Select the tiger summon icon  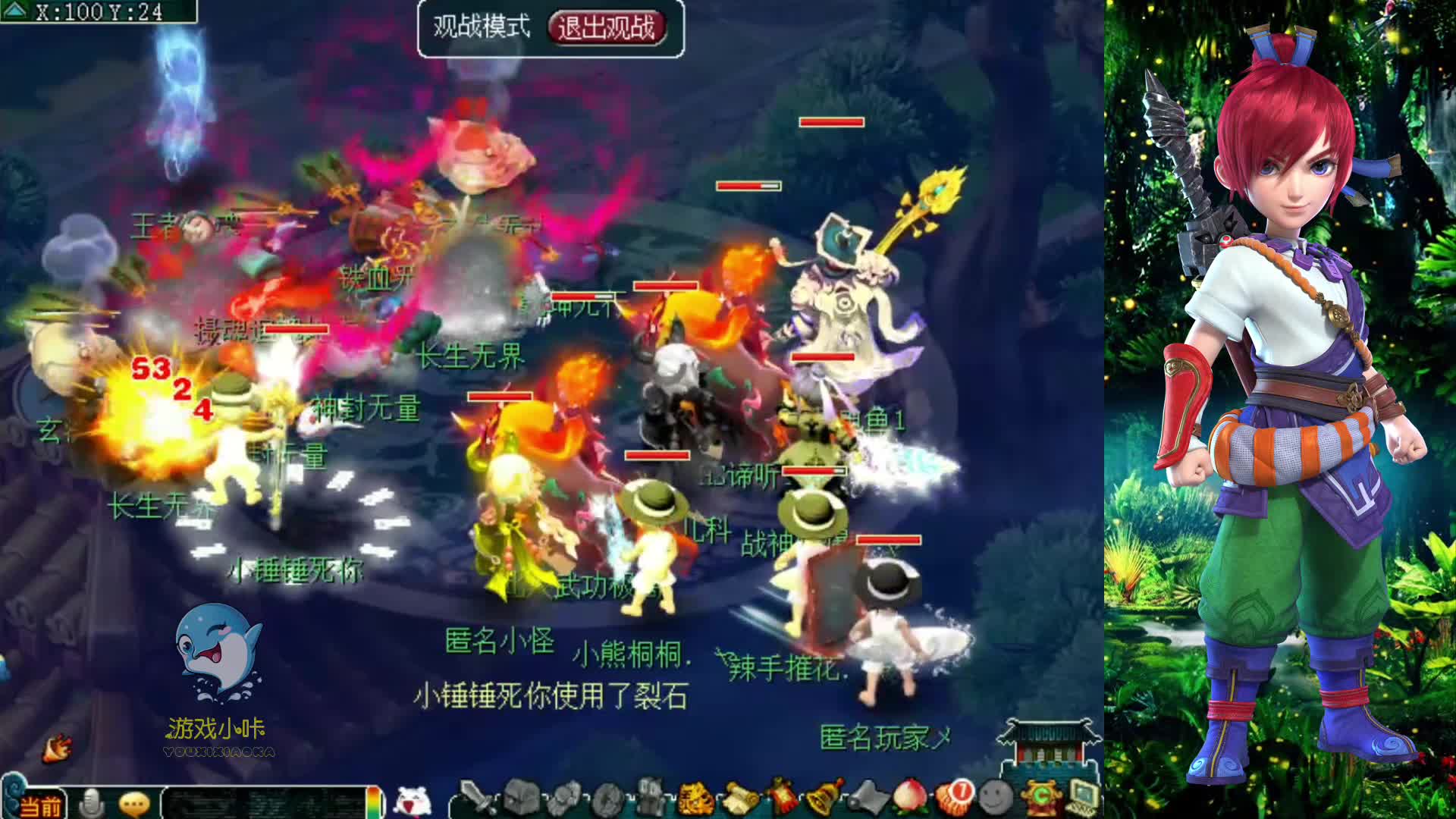click(695, 796)
